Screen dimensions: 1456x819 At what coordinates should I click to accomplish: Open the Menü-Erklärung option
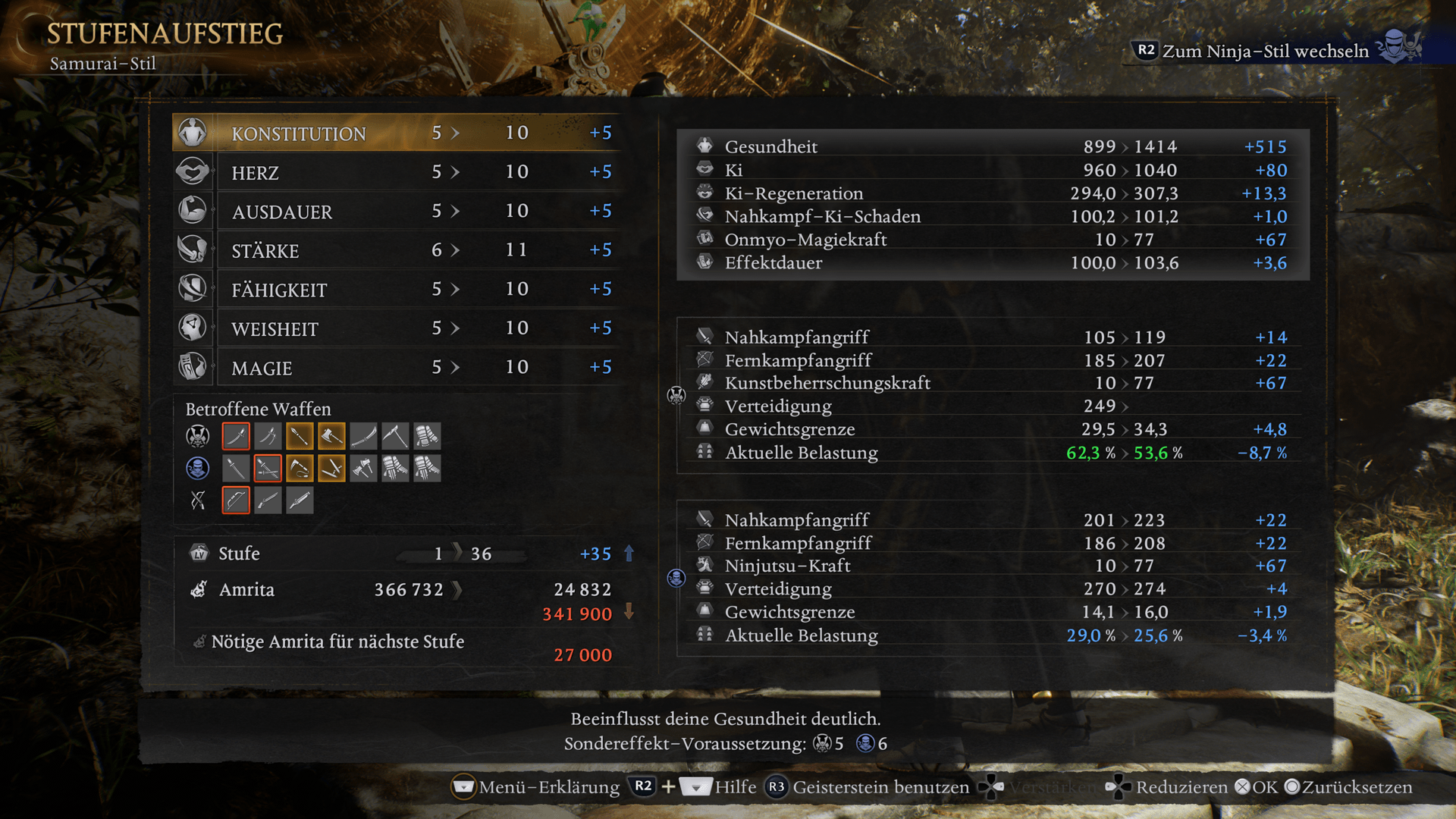tap(536, 787)
